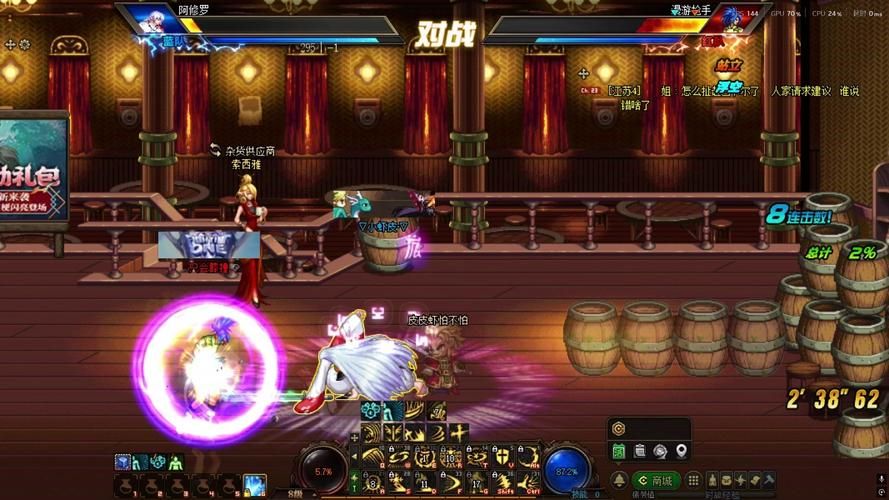Image resolution: width=889 pixels, height=500 pixels.
Task: Select the glowing blue item in quickslot 6
Action: point(254,486)
